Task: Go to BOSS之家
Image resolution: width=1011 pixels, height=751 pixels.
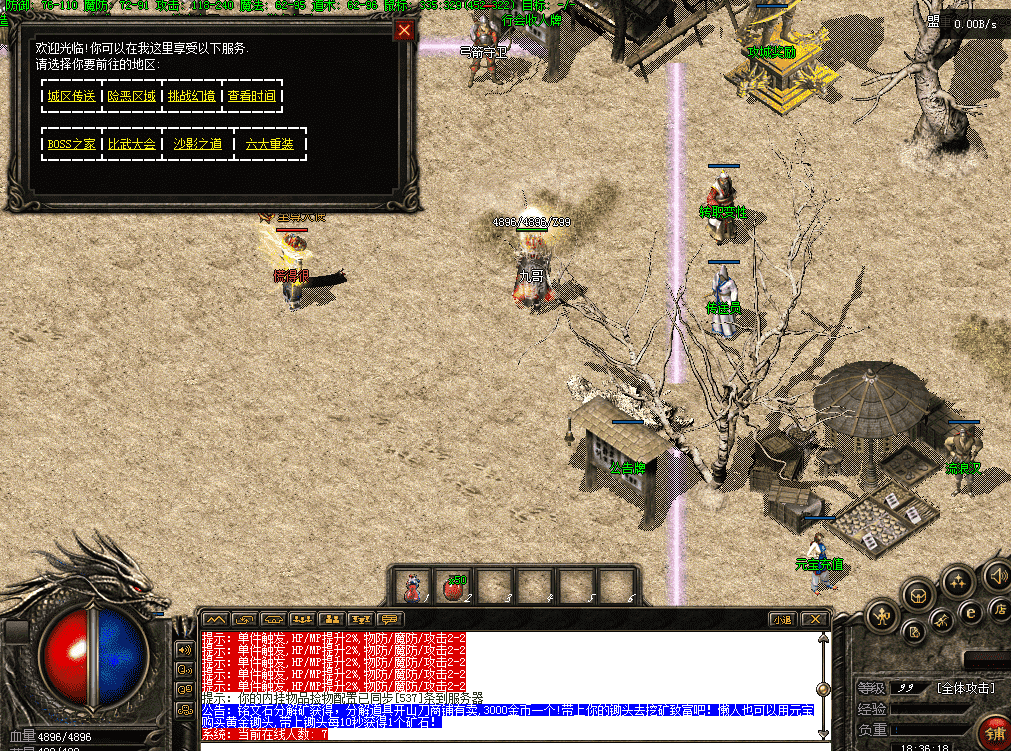Action: 72,144
